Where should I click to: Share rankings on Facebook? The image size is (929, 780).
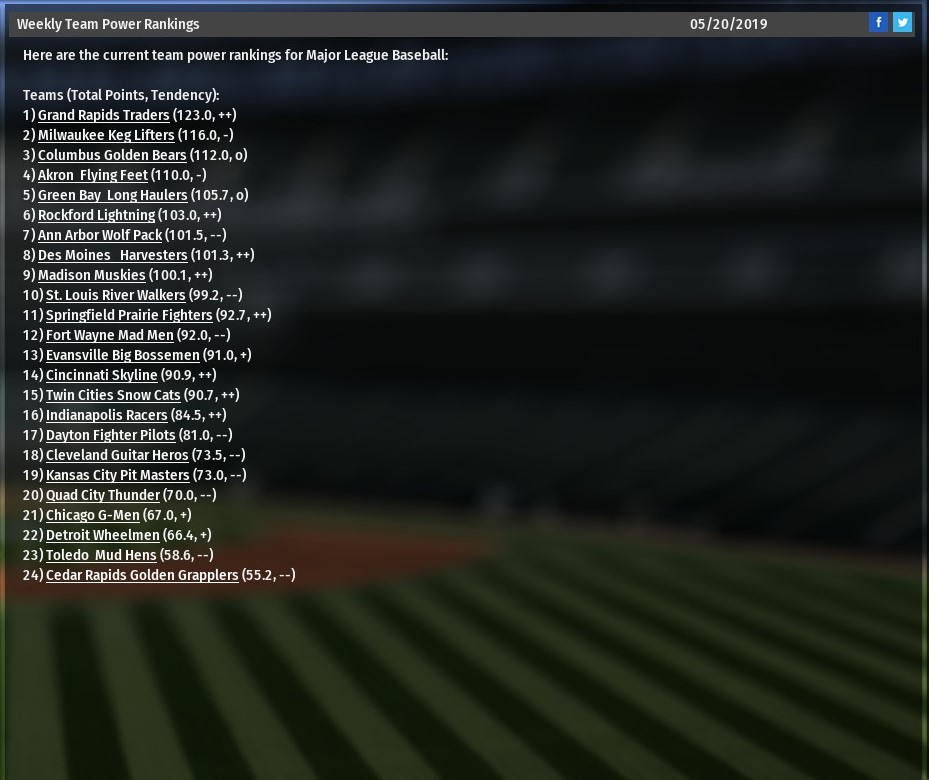pyautogui.click(x=878, y=22)
